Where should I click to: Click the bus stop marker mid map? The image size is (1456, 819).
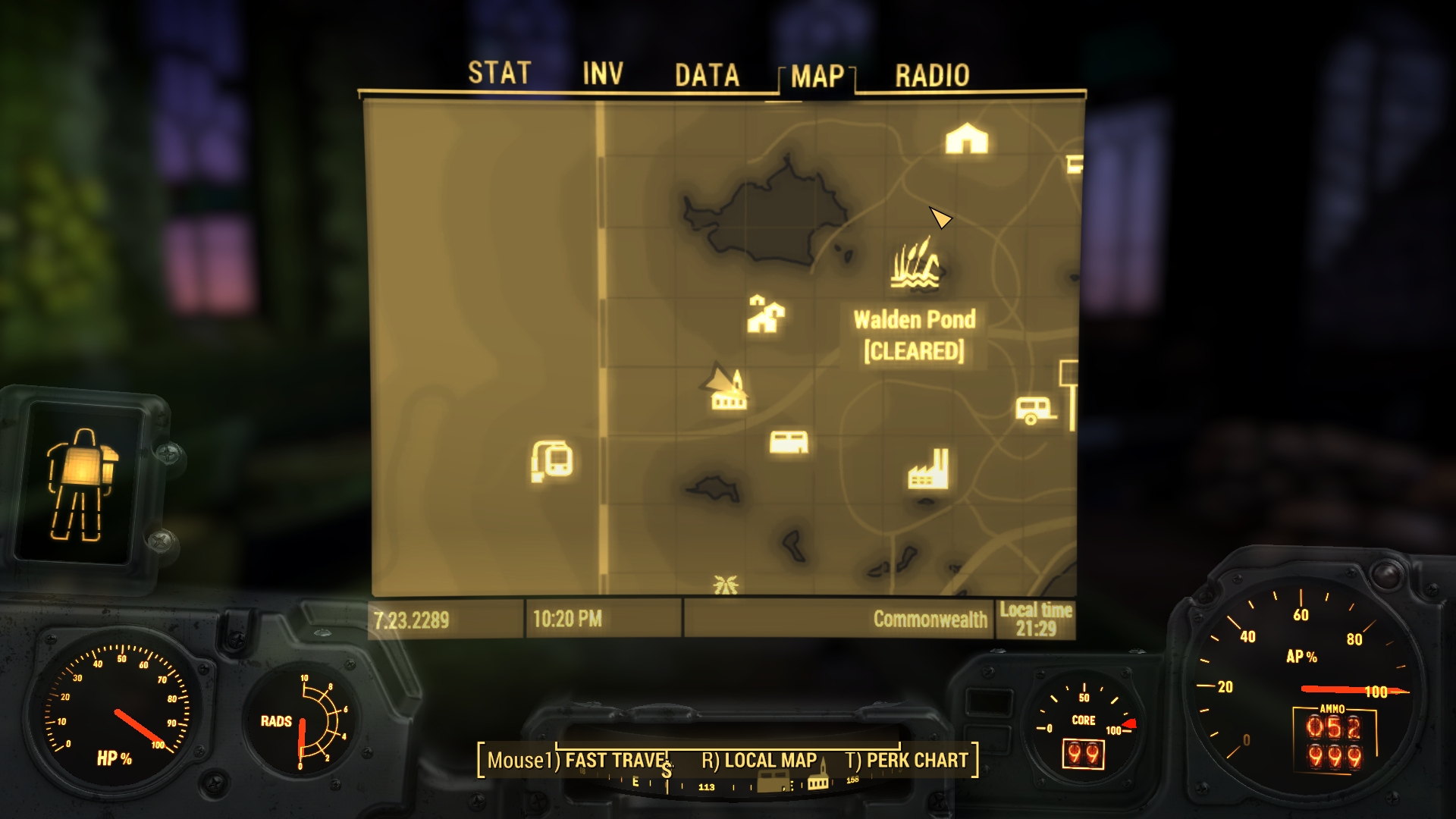pos(789,442)
